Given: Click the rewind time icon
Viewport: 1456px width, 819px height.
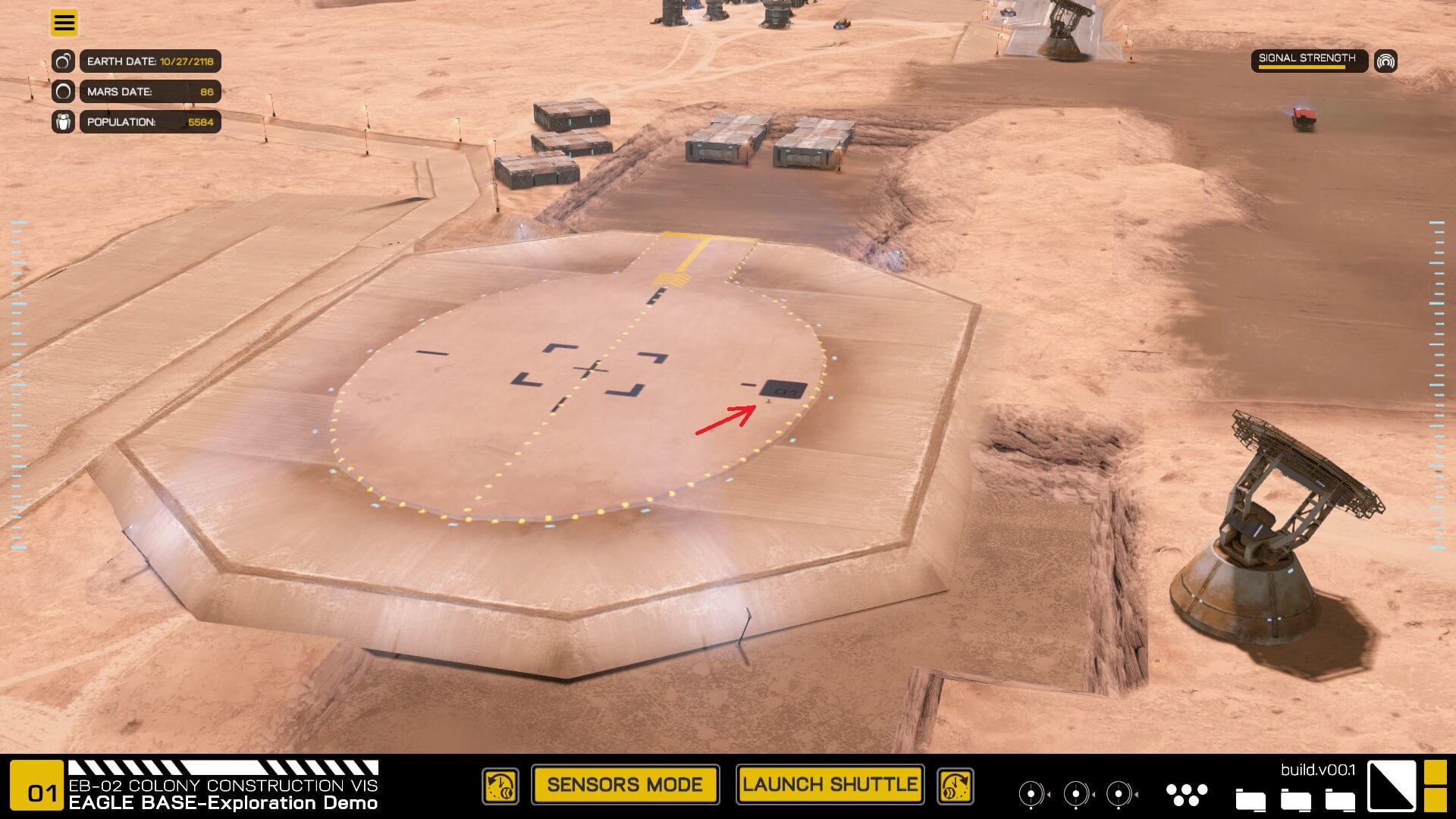Looking at the screenshot, I should (x=500, y=786).
